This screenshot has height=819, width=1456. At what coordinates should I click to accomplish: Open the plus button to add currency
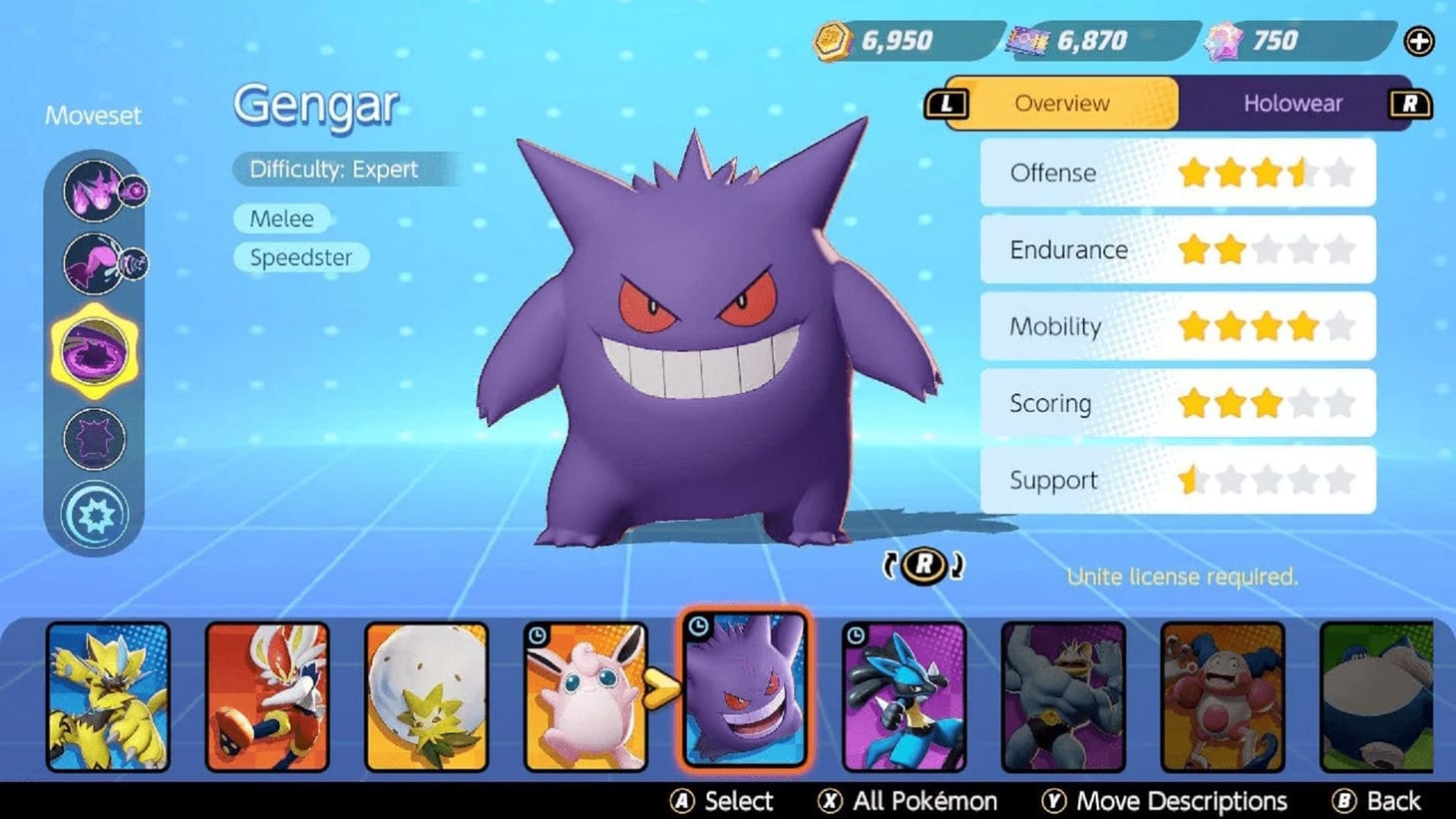tap(1418, 42)
